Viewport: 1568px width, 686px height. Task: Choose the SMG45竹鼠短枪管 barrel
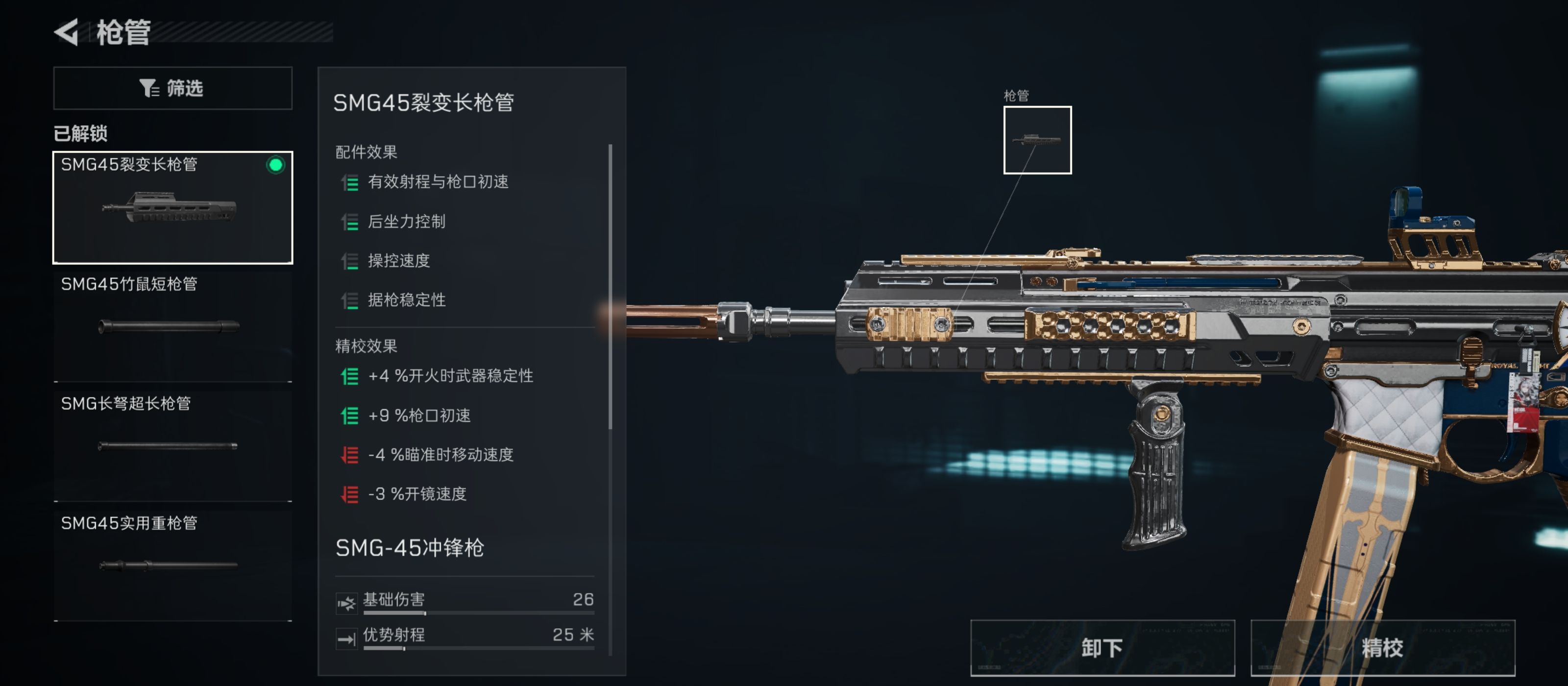[173, 326]
